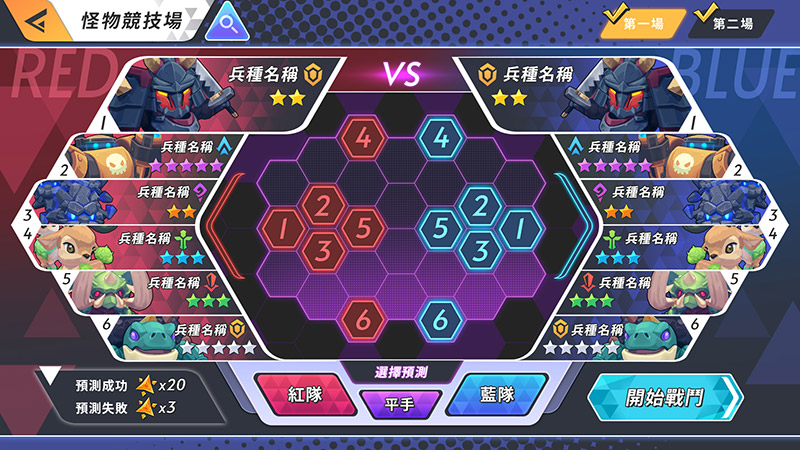This screenshot has width=800, height=450.
Task: Select red hex tile number 5
Action: 362,227
